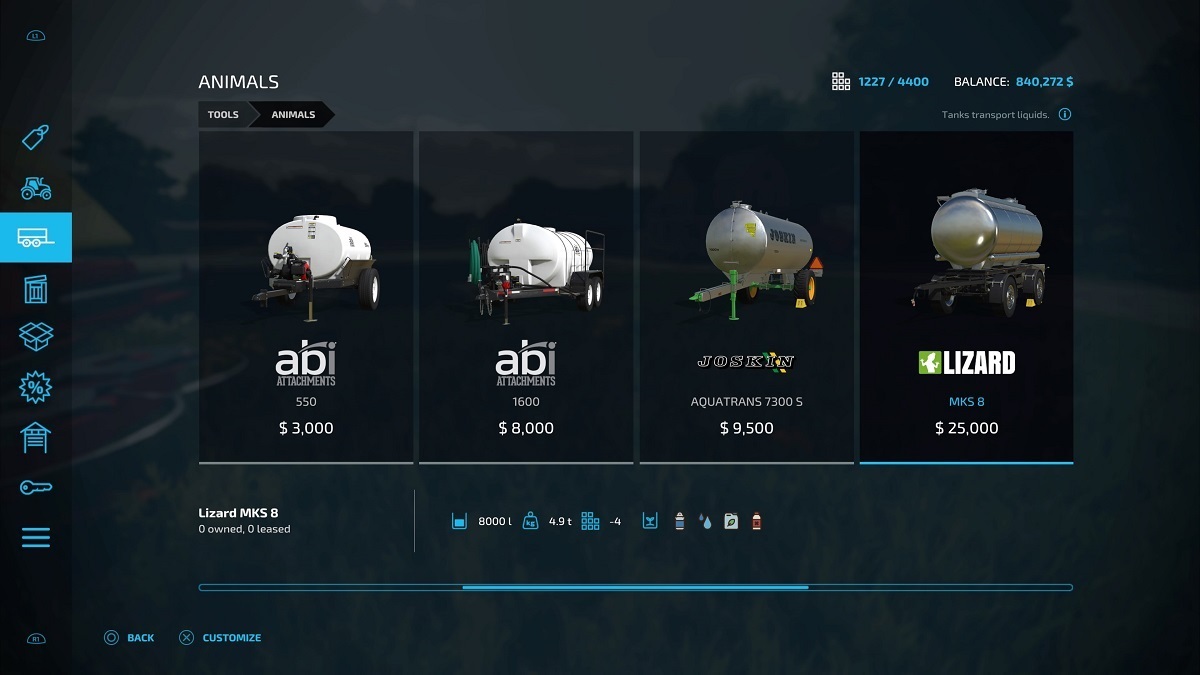This screenshot has height=675, width=1200.
Task: Open the silo container sidebar category
Action: coord(36,289)
